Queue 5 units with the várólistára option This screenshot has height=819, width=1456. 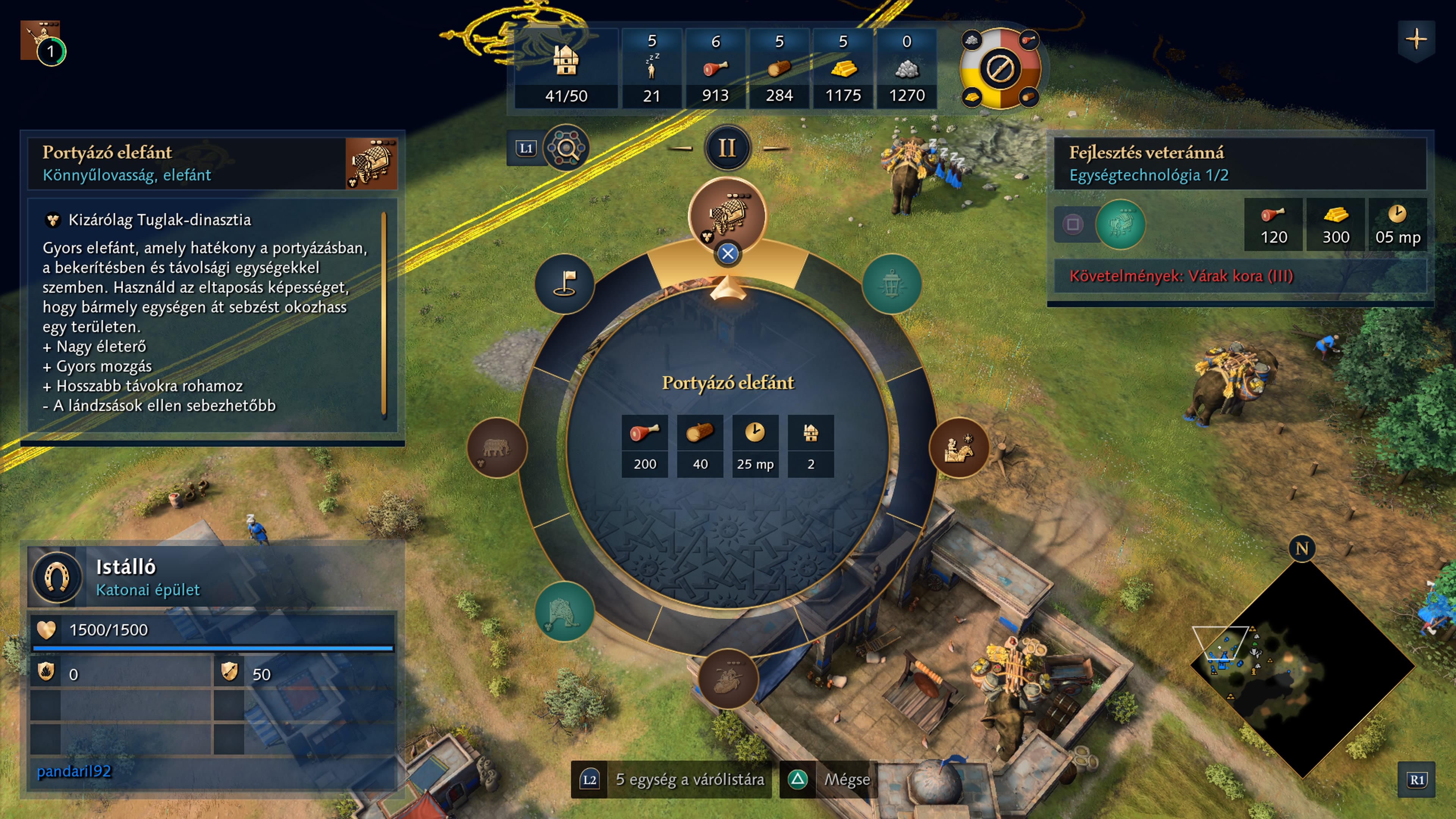(x=689, y=780)
